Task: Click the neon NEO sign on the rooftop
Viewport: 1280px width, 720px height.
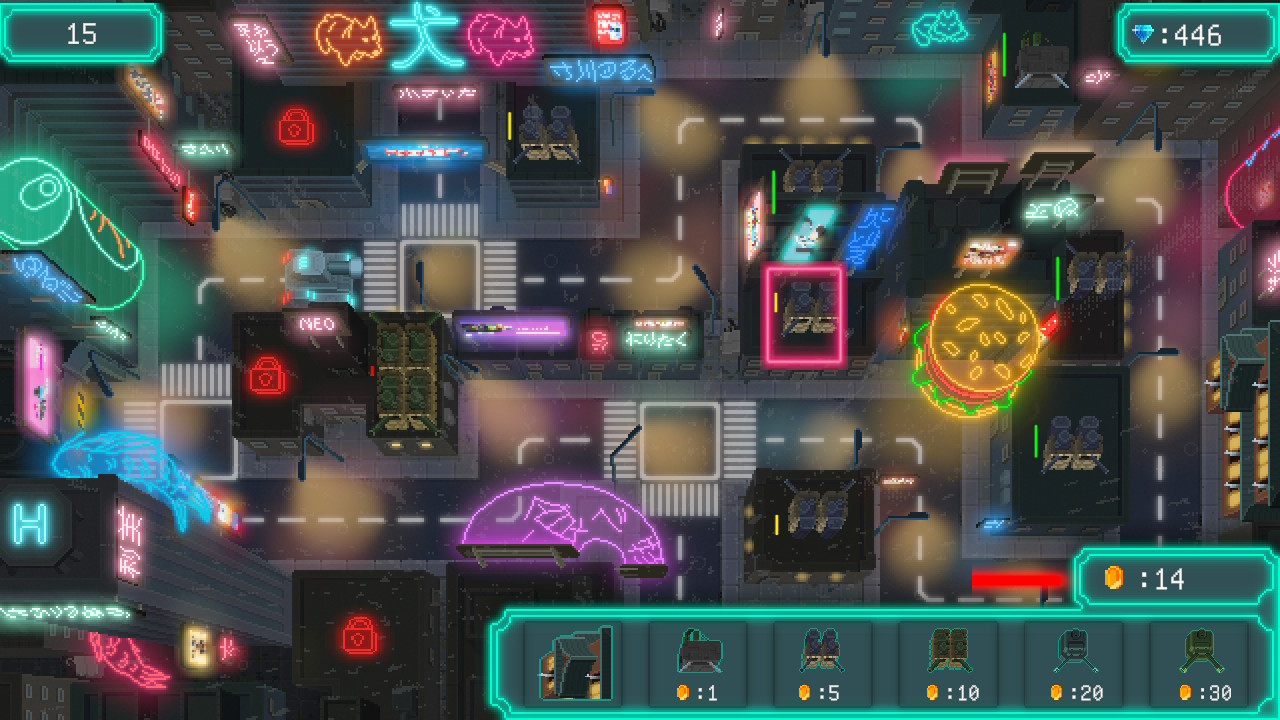Action: [x=317, y=322]
